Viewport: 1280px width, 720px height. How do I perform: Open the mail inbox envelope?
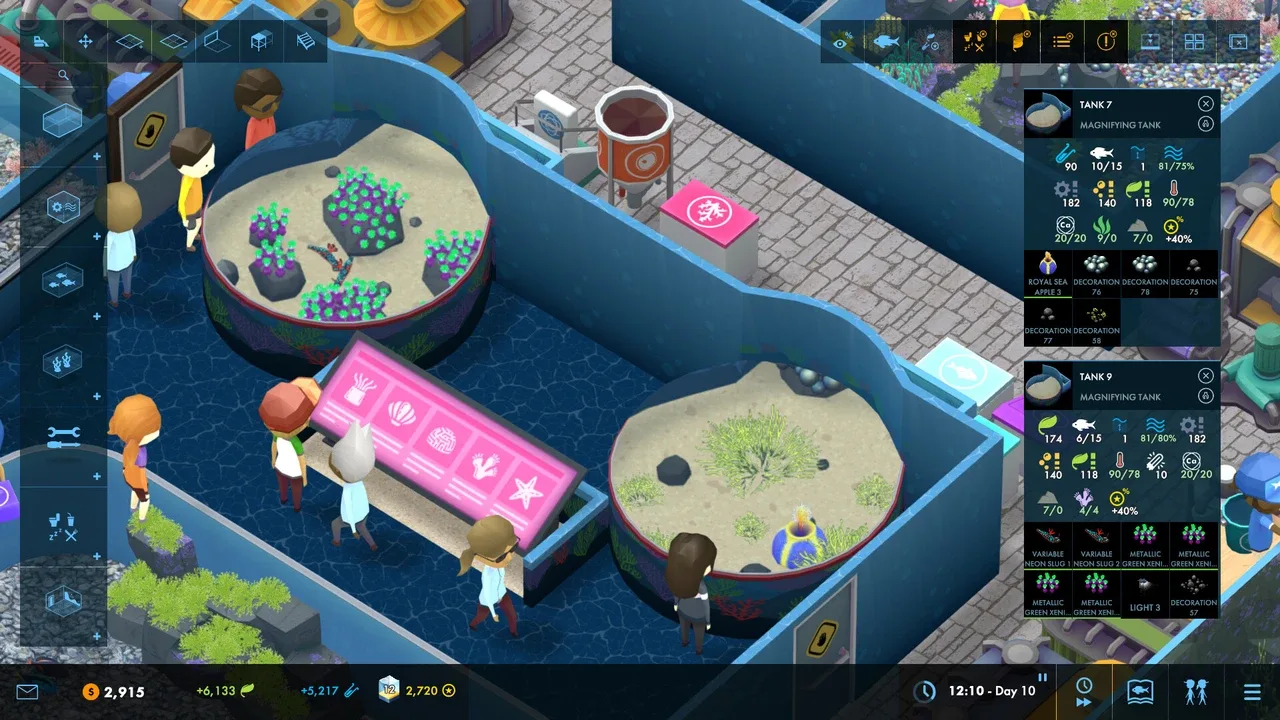pyautogui.click(x=27, y=691)
